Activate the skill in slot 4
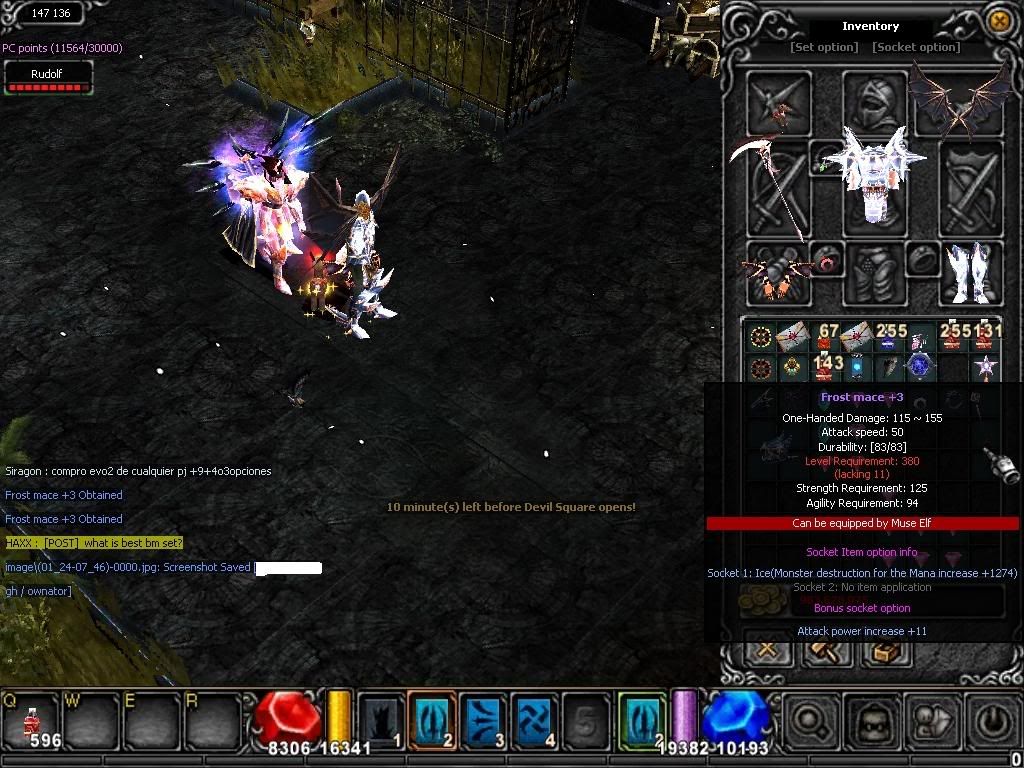This screenshot has height=768, width=1024. click(x=535, y=720)
